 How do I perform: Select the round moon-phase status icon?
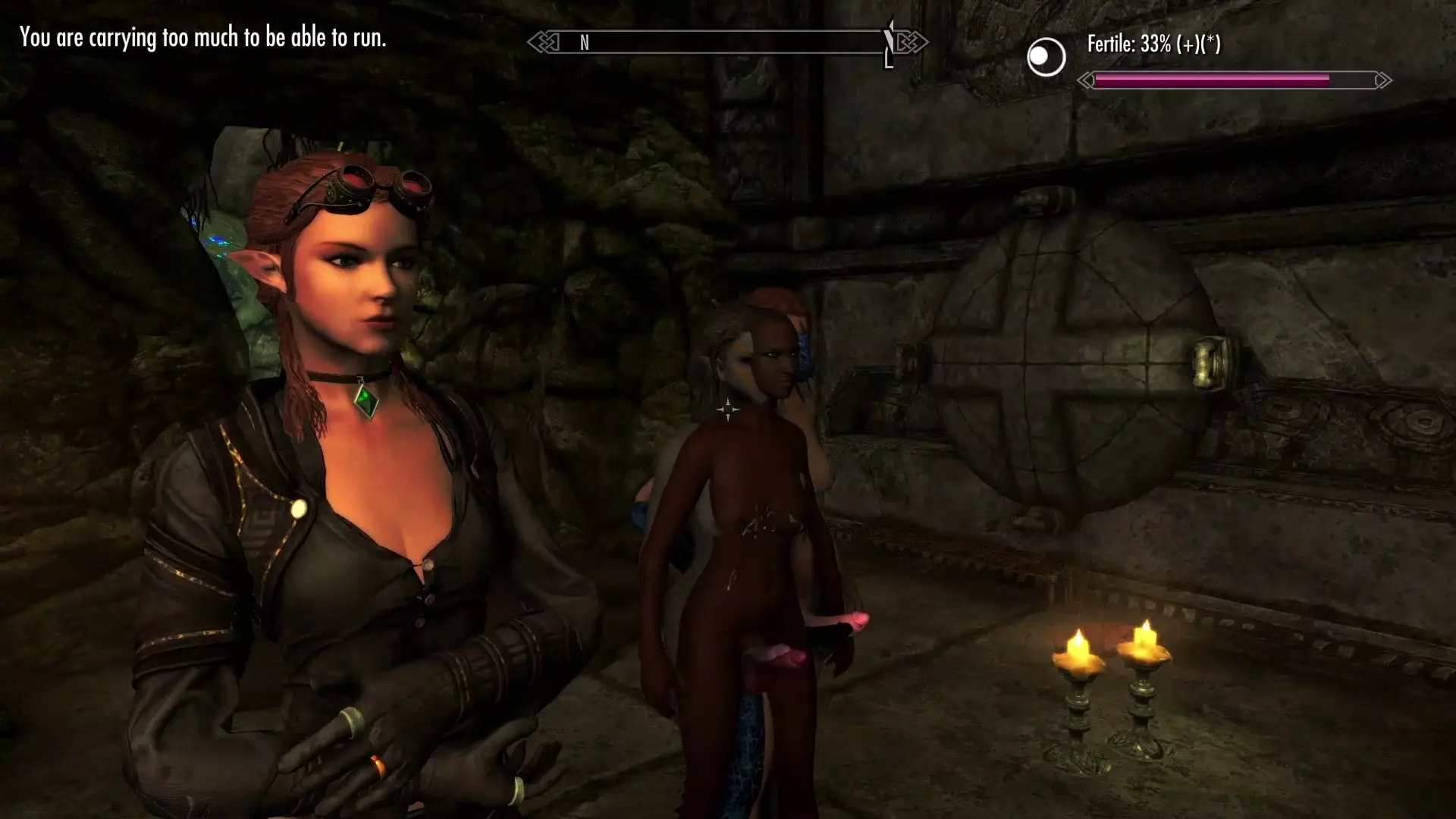pyautogui.click(x=1046, y=57)
